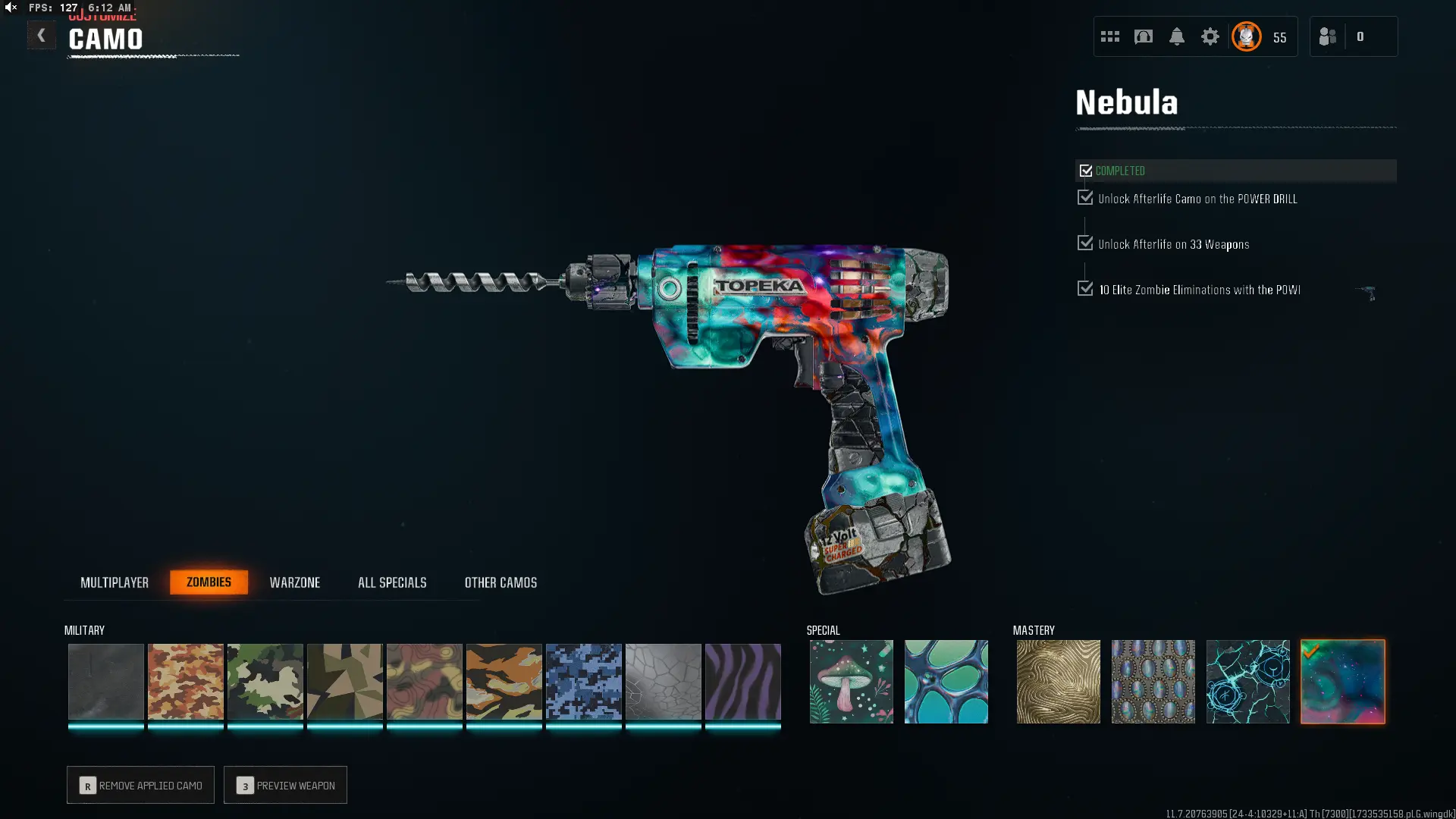Select the Zombies camo tab
This screenshot has width=1456, height=819.
coord(209,582)
